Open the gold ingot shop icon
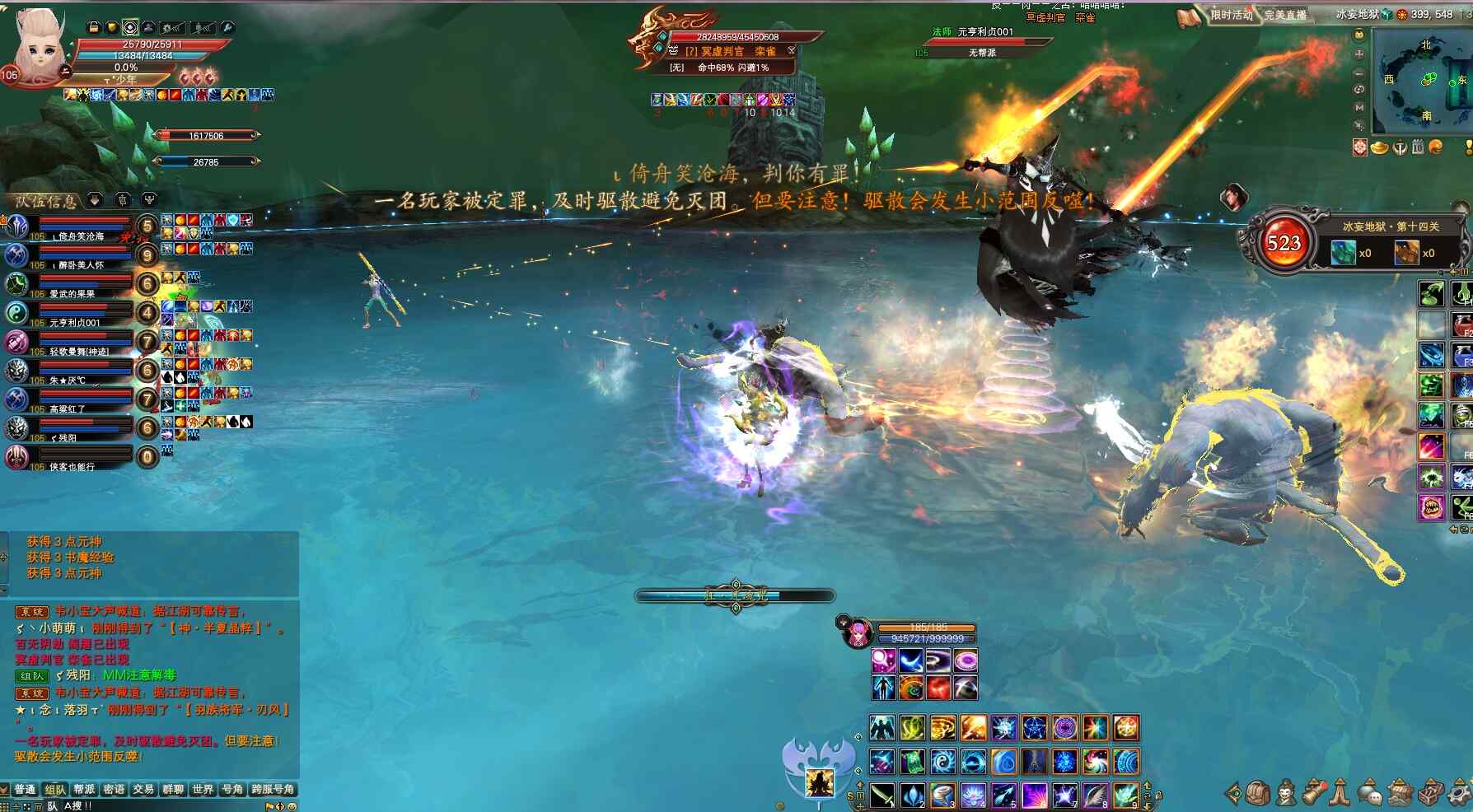This screenshot has width=1473, height=812. click(x=1379, y=147)
